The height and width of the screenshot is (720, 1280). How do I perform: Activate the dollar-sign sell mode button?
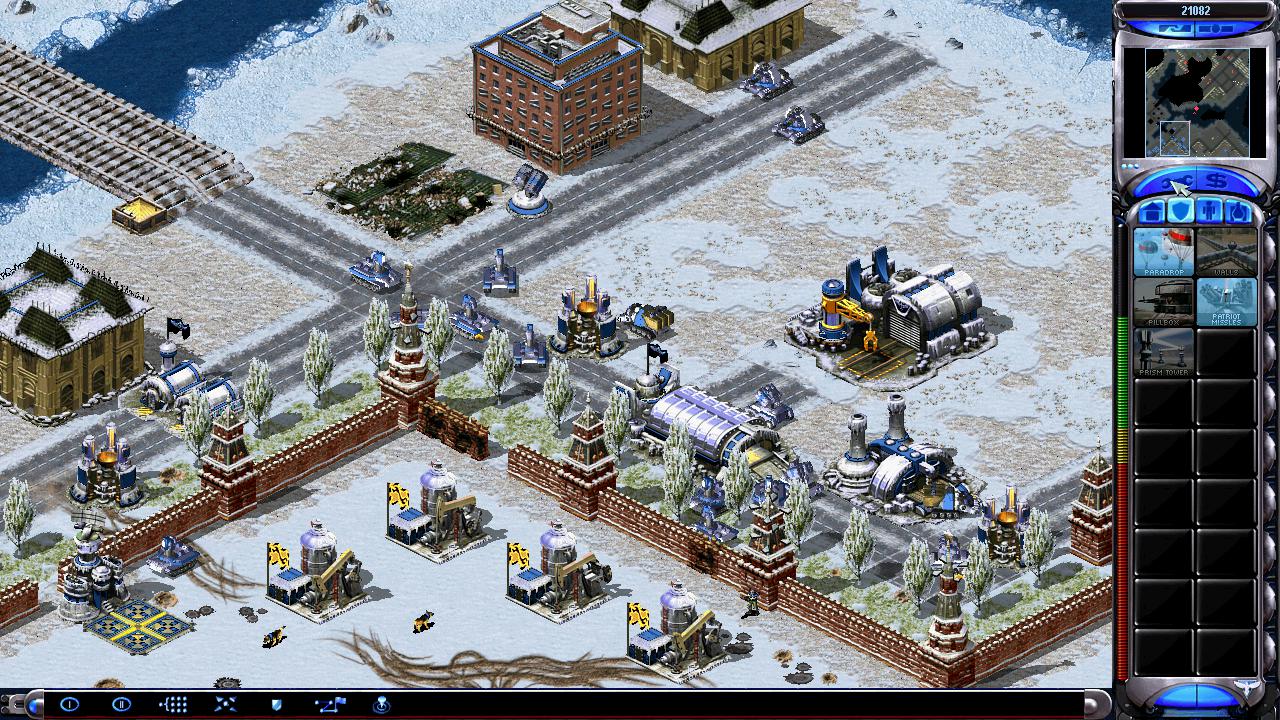click(1215, 182)
